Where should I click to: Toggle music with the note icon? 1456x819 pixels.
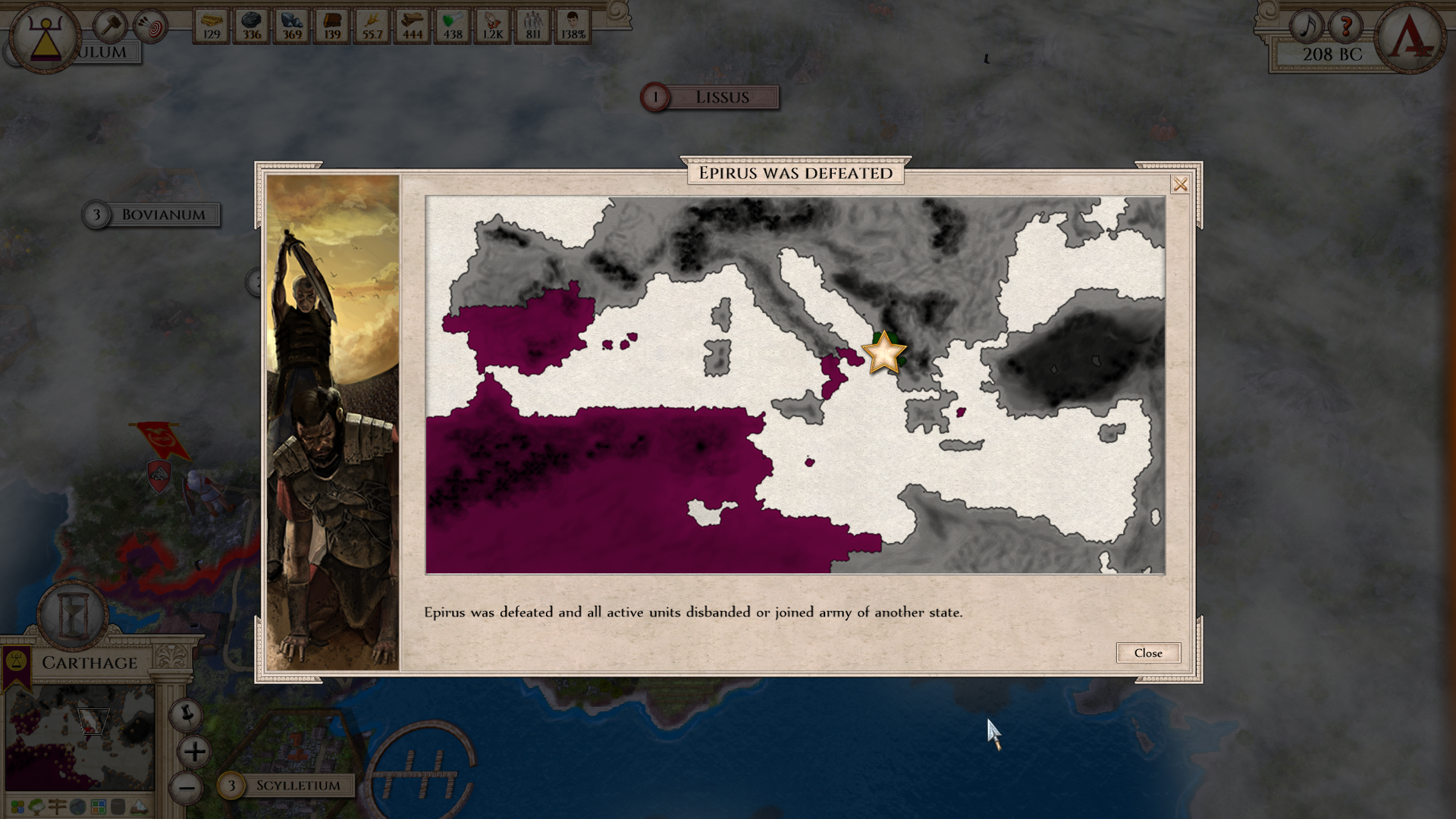pyautogui.click(x=1307, y=27)
